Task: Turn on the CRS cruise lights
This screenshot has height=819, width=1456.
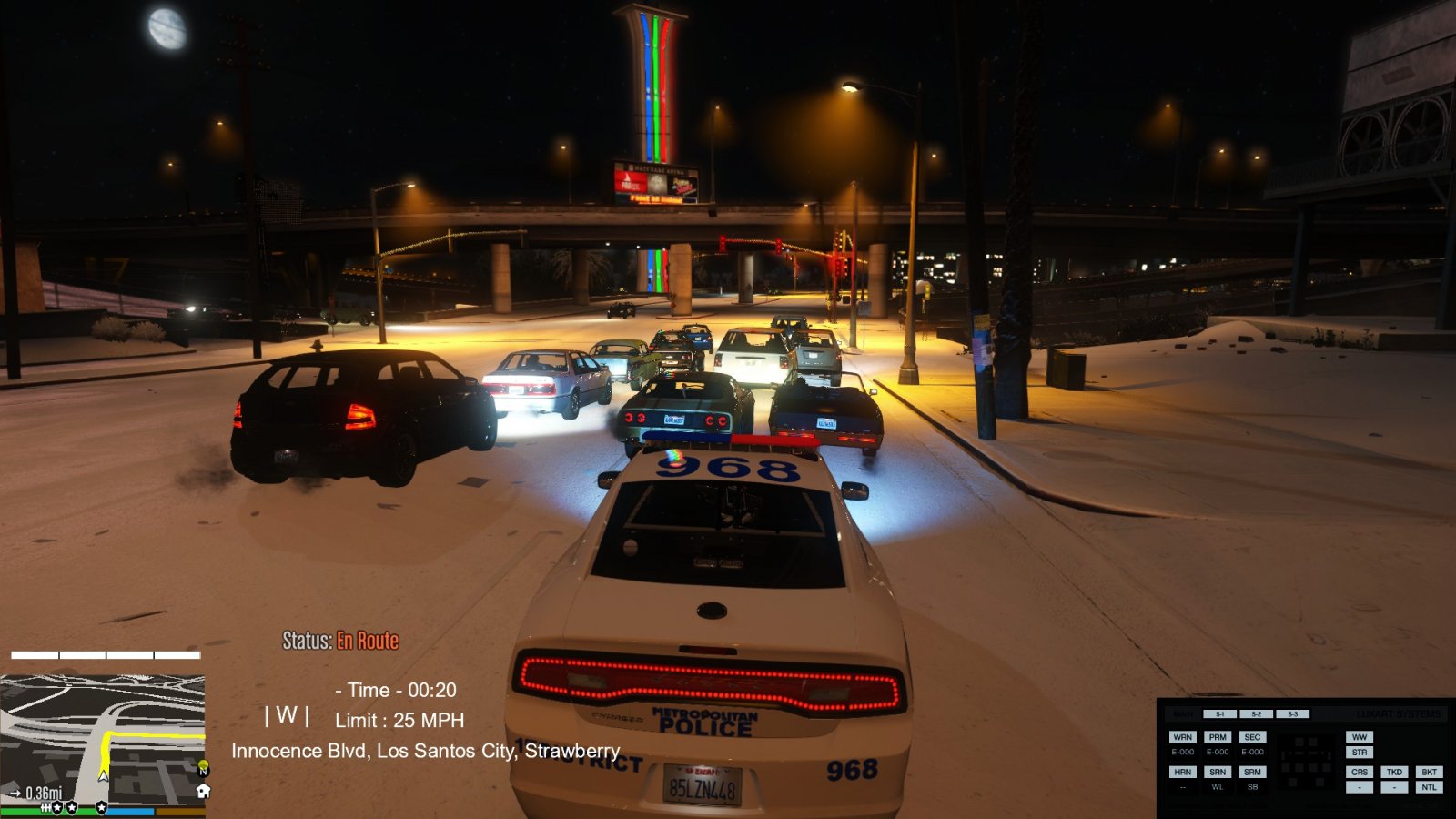Action: (1360, 772)
